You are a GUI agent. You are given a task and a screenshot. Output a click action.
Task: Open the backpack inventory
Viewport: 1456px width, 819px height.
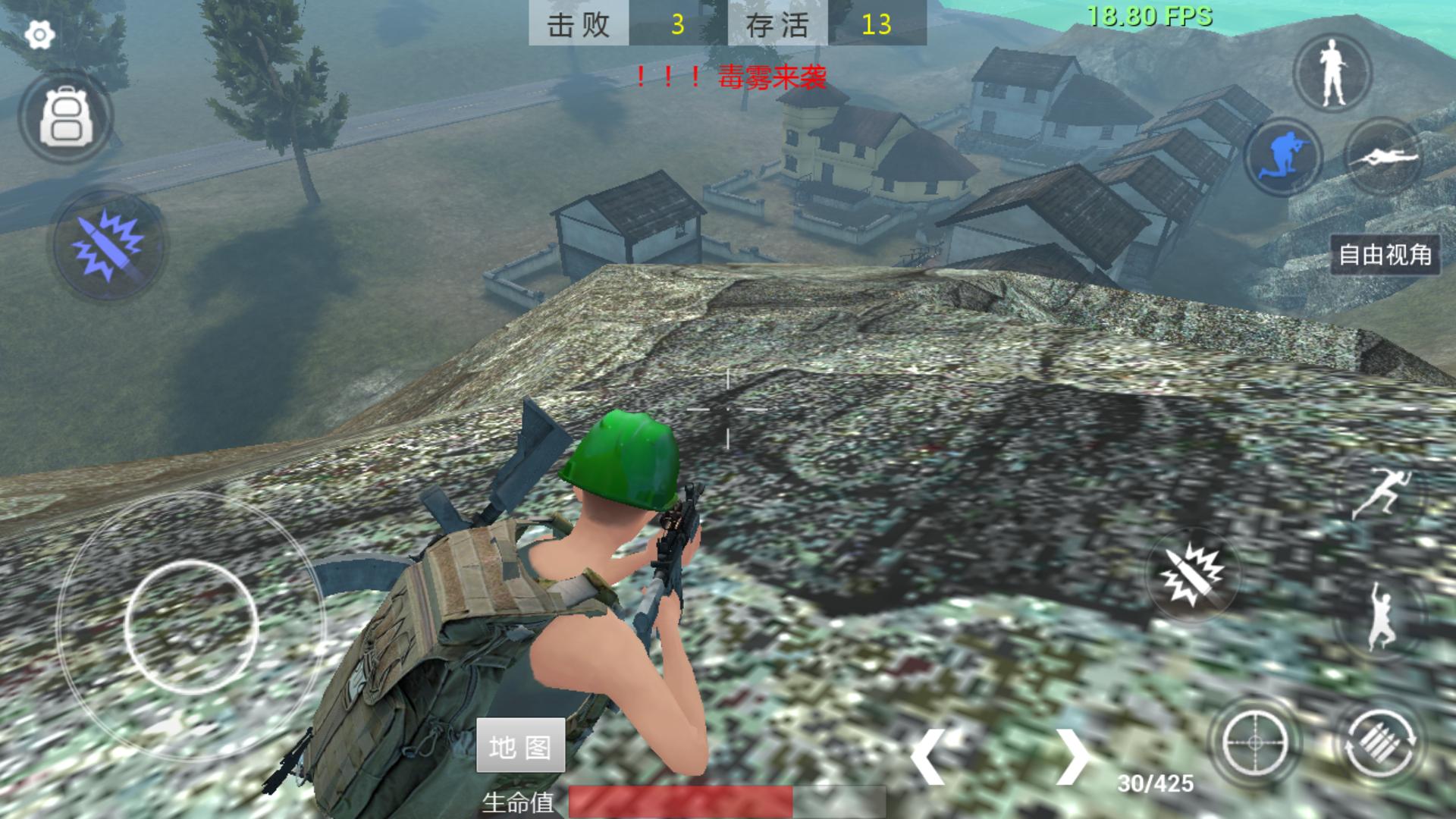point(66,118)
